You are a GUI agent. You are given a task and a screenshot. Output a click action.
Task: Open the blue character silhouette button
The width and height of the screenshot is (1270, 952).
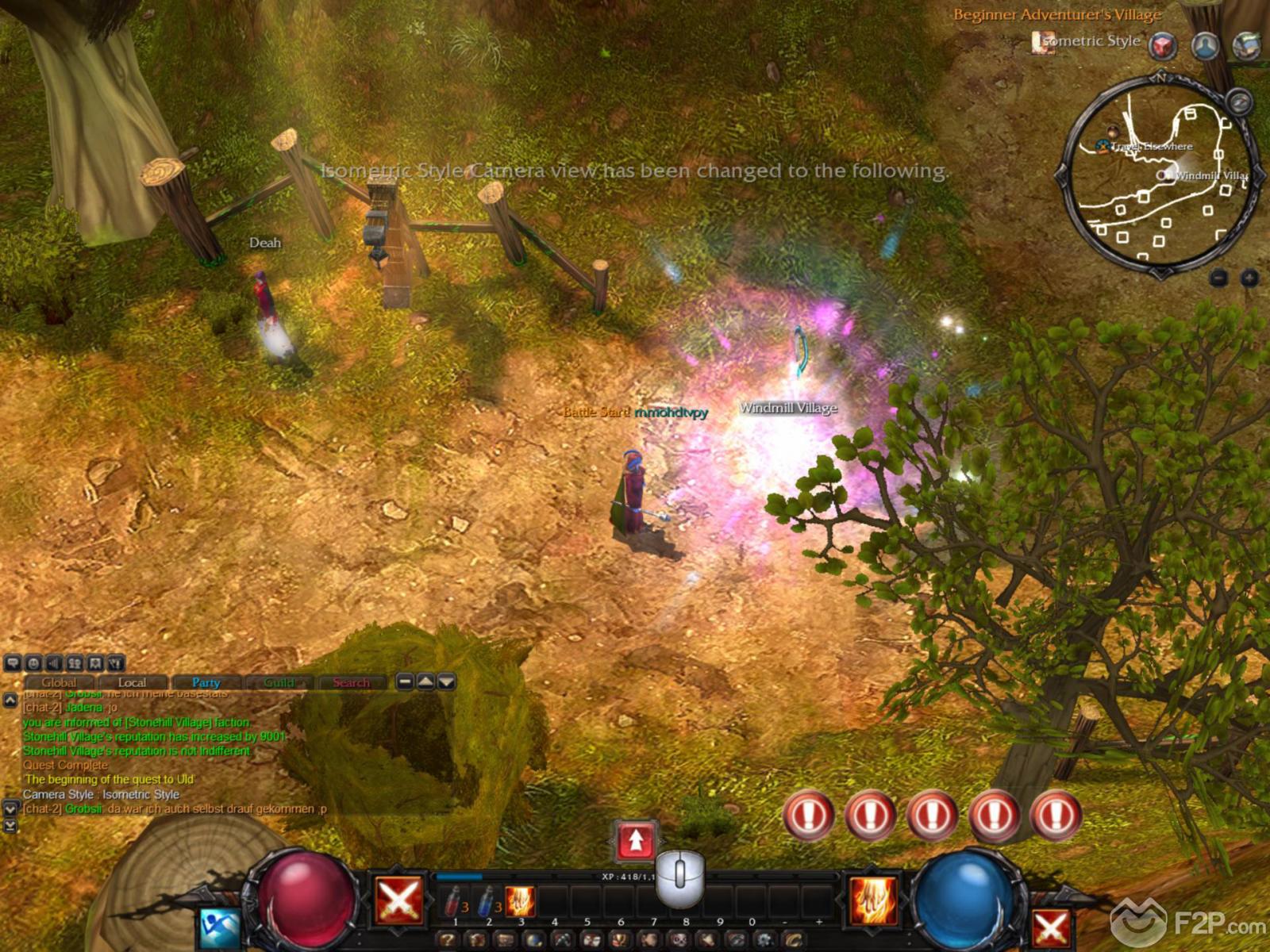(1205, 45)
